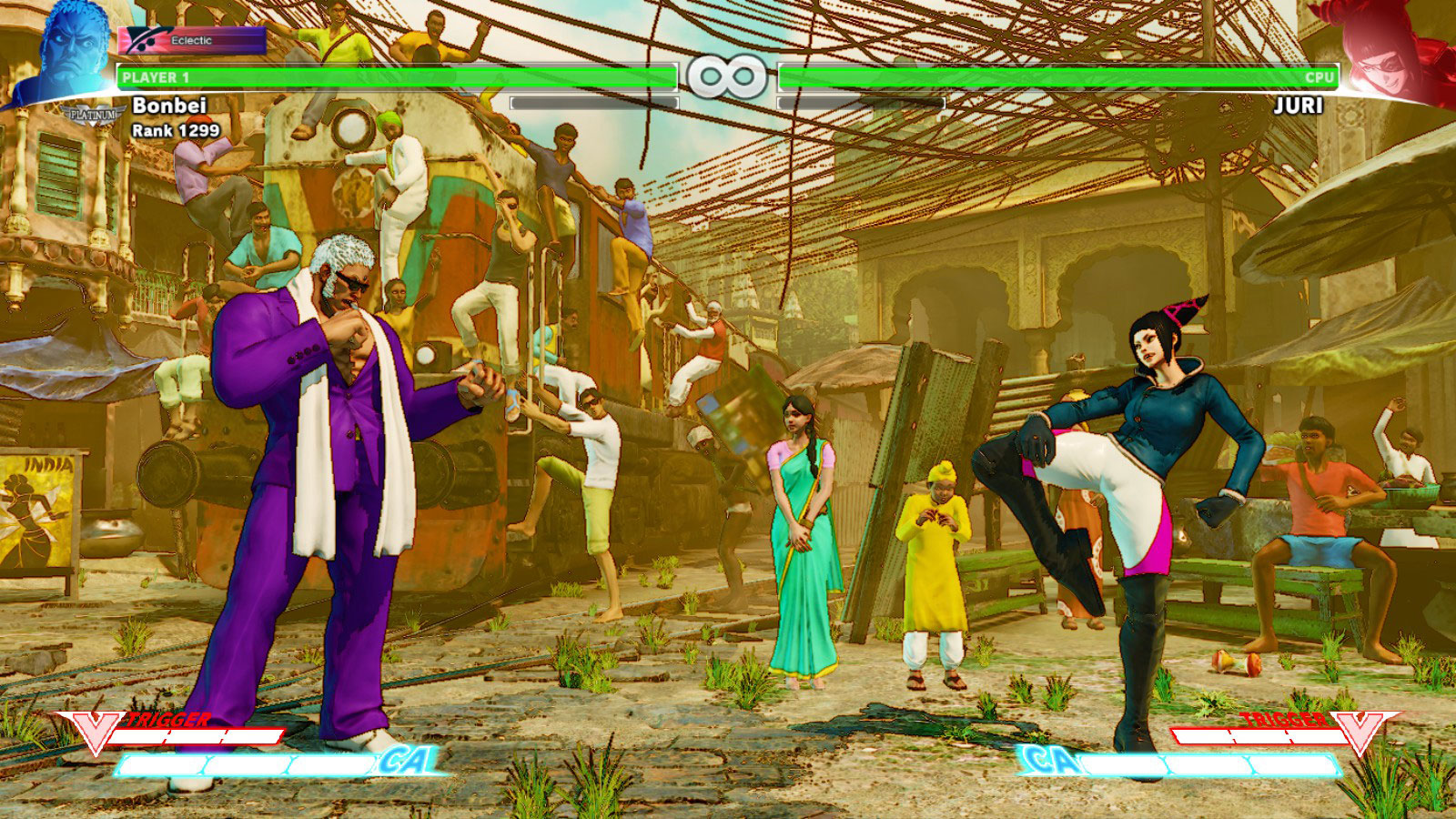This screenshot has width=1456, height=819.
Task: Click Juri's V-Trigger arrow emblem
Action: (1358, 726)
